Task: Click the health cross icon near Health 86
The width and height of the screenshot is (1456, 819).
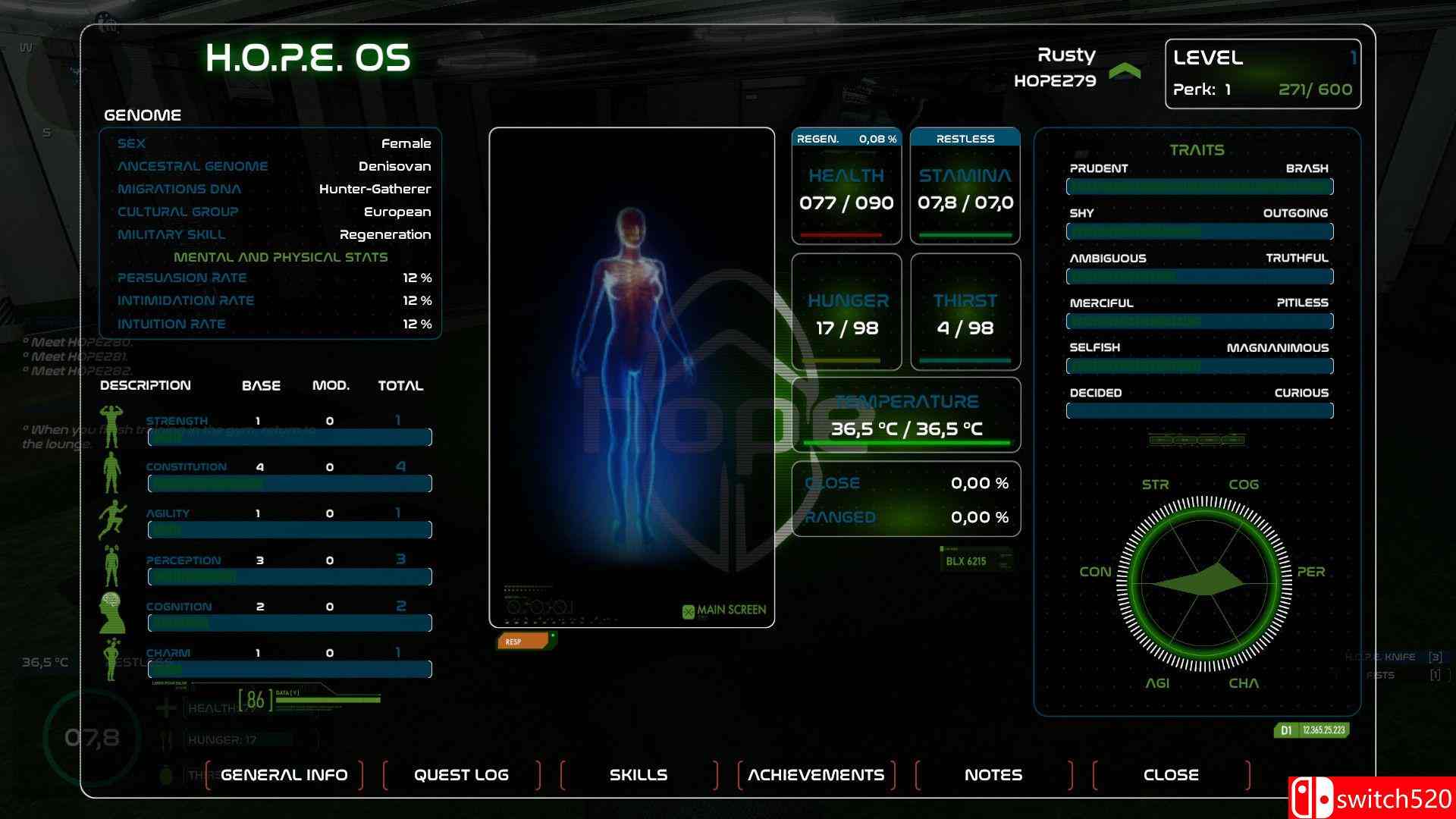Action: [166, 707]
